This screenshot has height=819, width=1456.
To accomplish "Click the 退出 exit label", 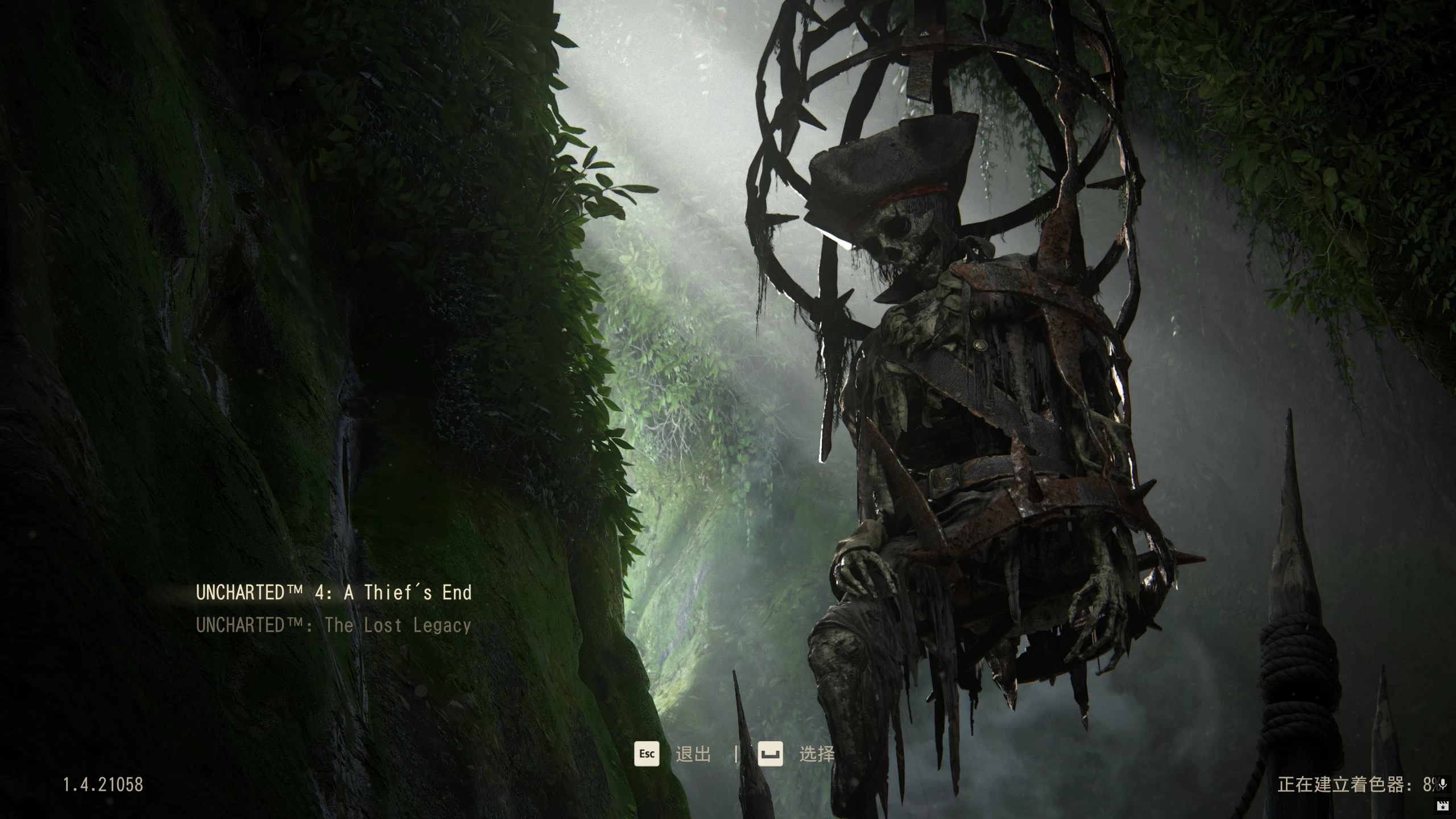I will [693, 755].
